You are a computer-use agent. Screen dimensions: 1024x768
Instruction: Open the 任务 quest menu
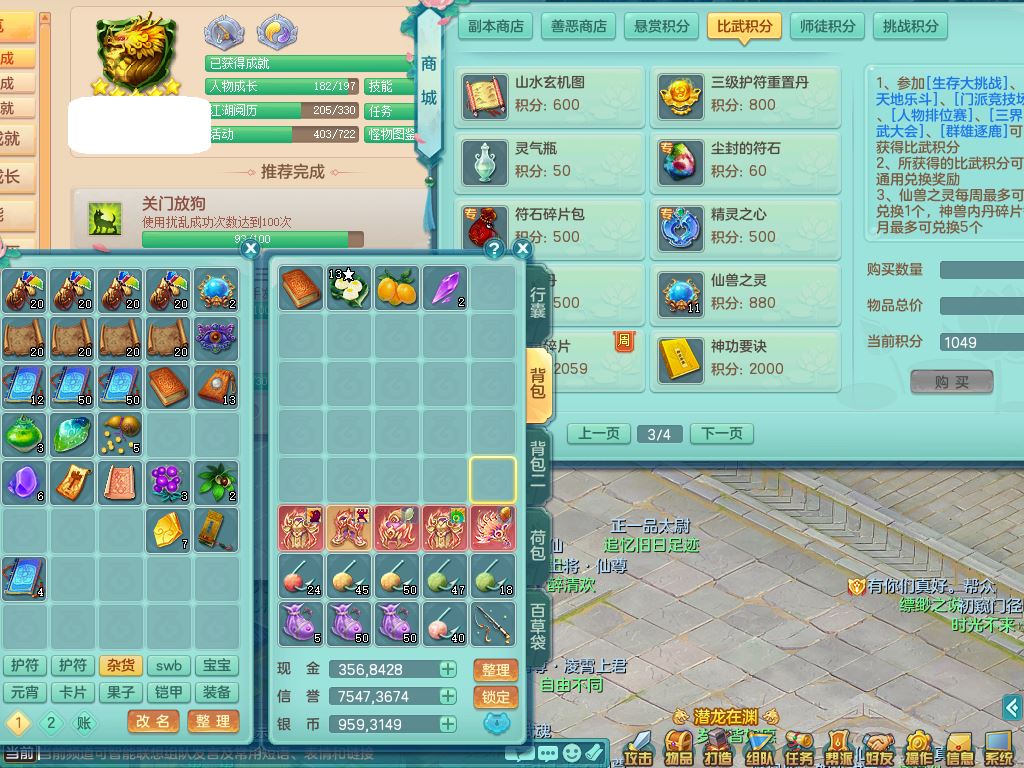tap(799, 746)
